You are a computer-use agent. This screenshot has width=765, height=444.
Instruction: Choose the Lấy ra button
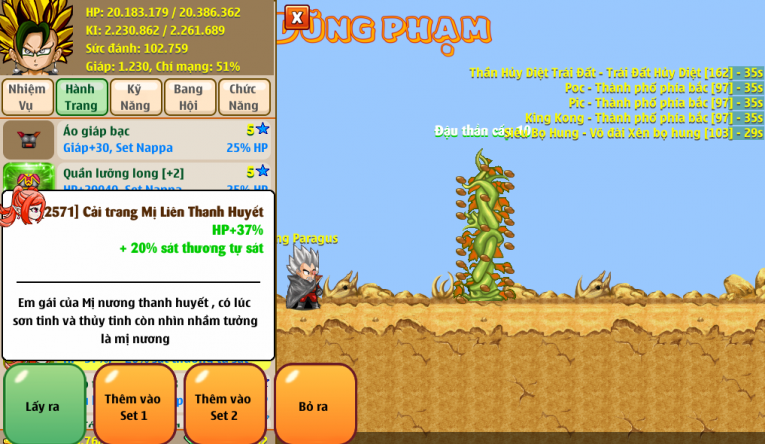coord(44,405)
